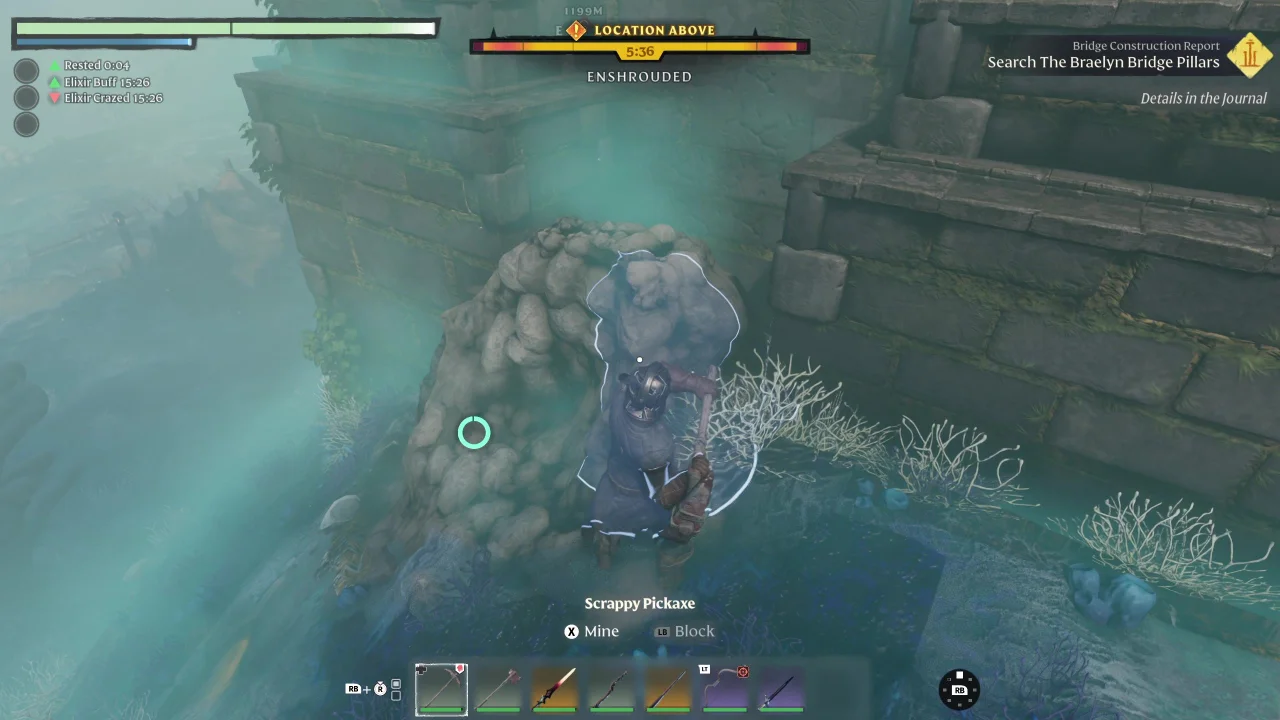This screenshot has height=720, width=1280.
Task: Click the RB radial menu prompt icon
Action: coord(958,689)
